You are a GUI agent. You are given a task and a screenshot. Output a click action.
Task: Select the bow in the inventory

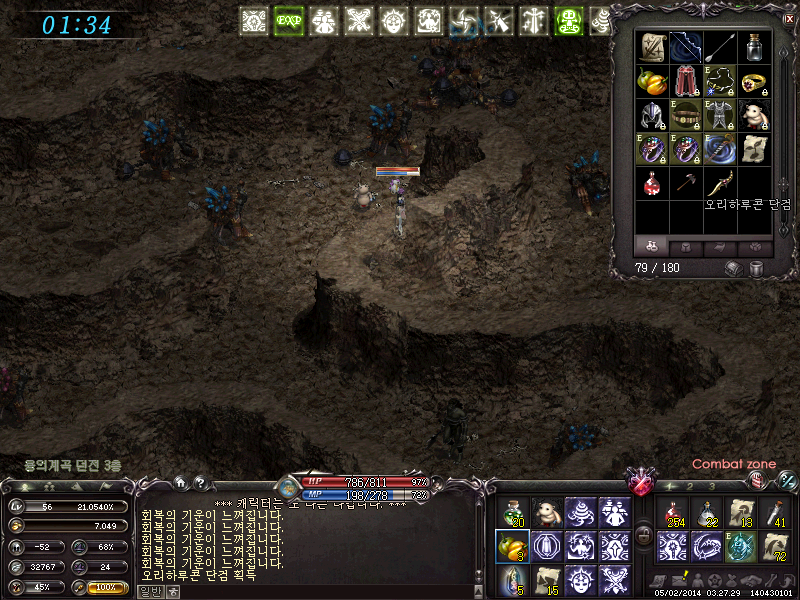(685, 47)
